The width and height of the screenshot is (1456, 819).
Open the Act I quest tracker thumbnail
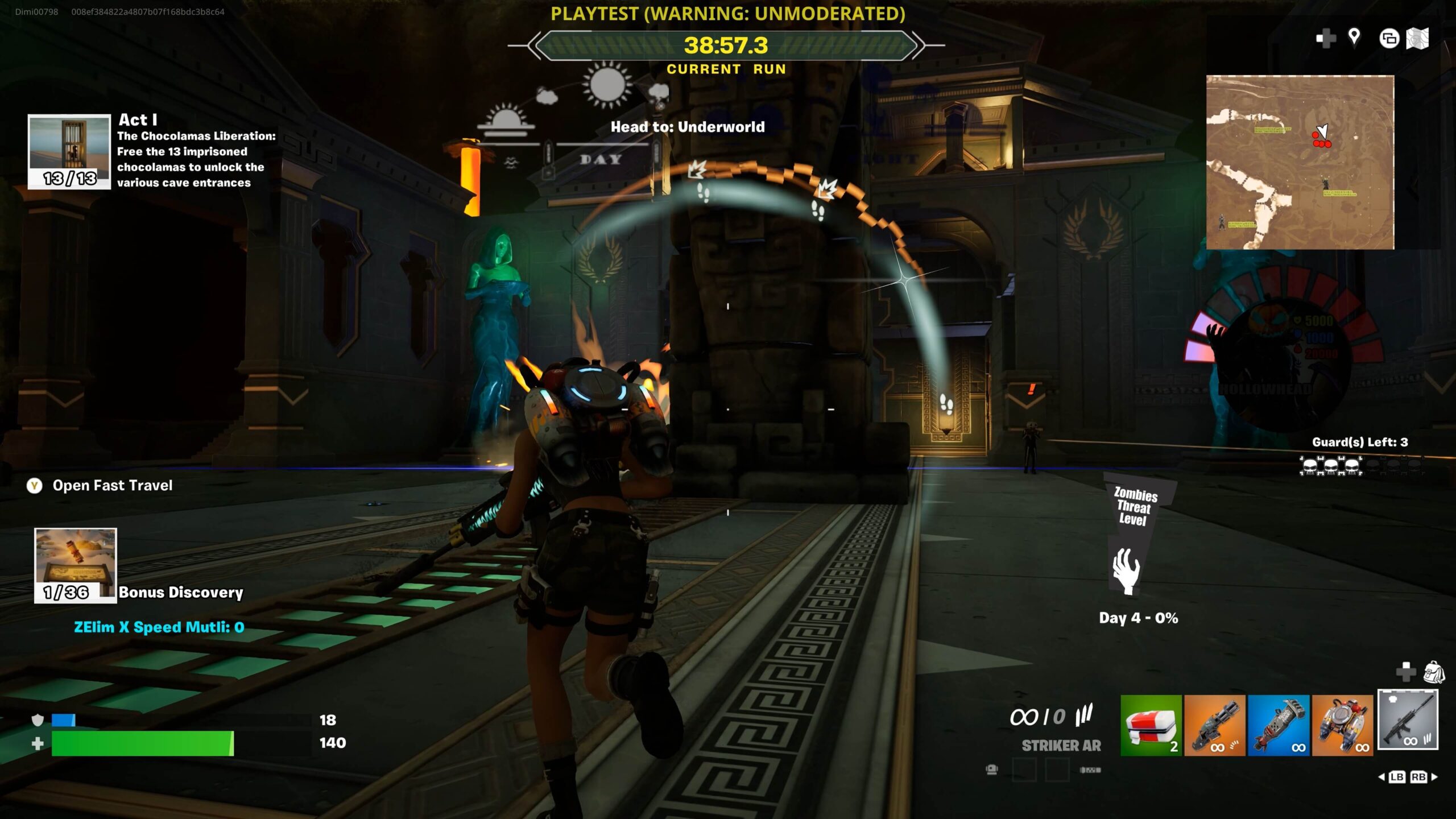(69, 151)
